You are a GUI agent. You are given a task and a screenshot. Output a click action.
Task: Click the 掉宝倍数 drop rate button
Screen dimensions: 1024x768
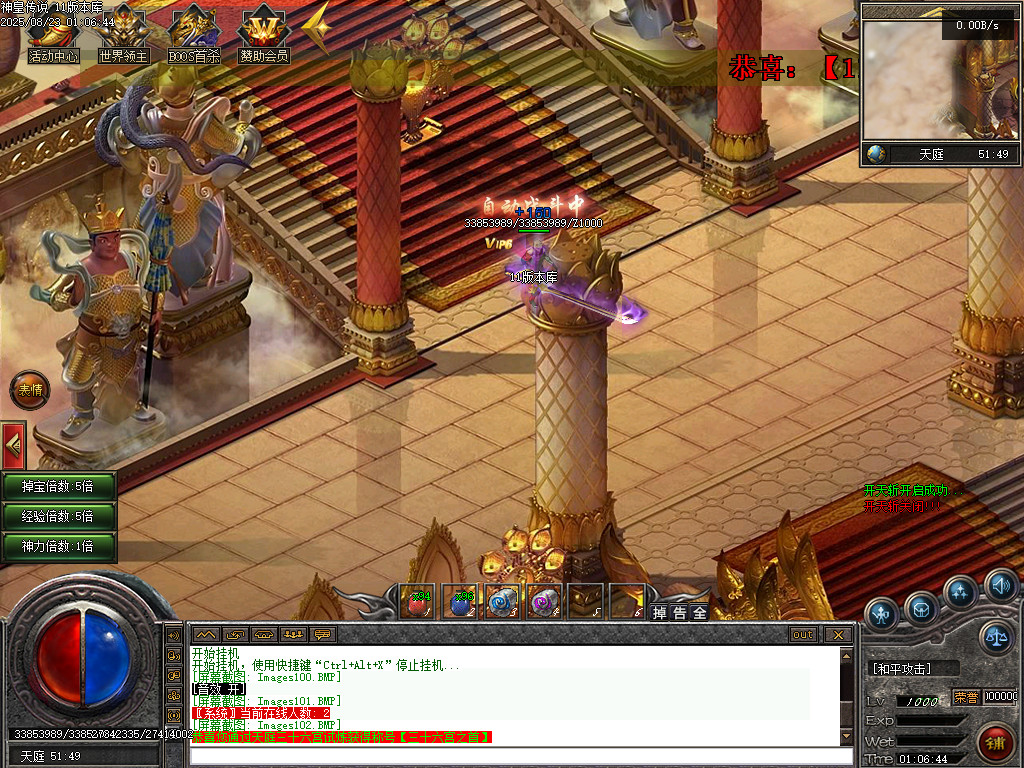tap(58, 487)
